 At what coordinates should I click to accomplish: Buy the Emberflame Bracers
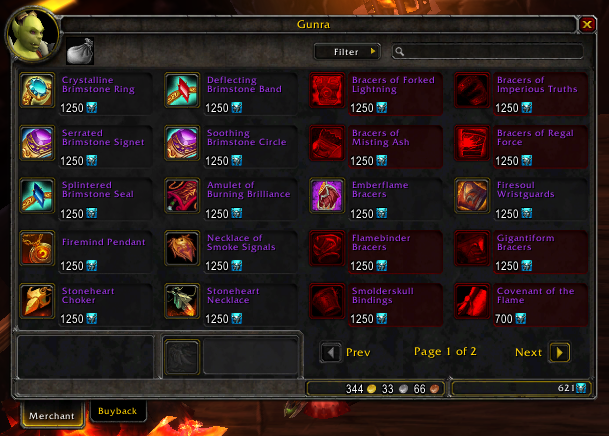(326, 196)
